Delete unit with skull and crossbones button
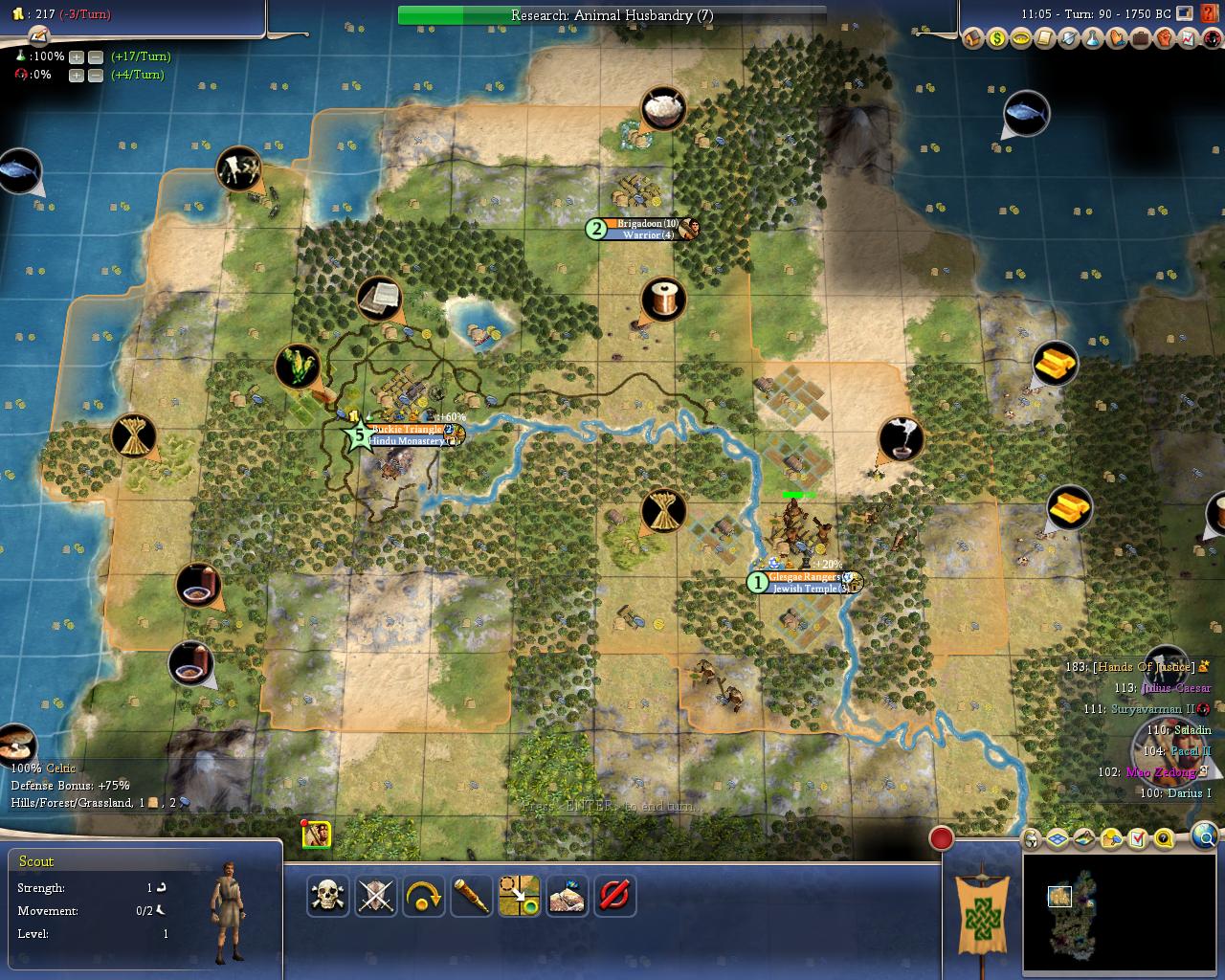 328,896
